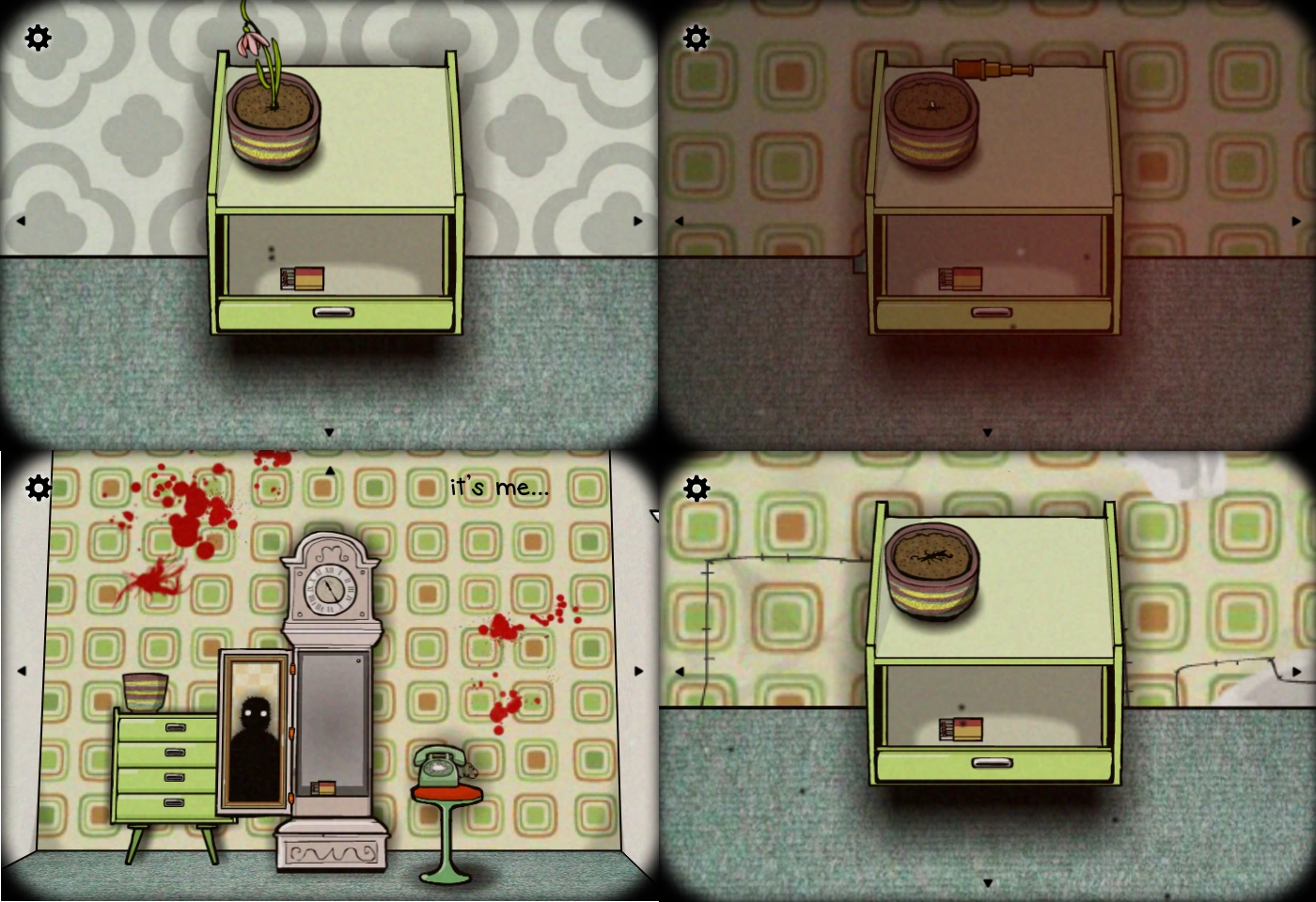Click the 'it's me...' message text
The image size is (1316, 902).
498,488
